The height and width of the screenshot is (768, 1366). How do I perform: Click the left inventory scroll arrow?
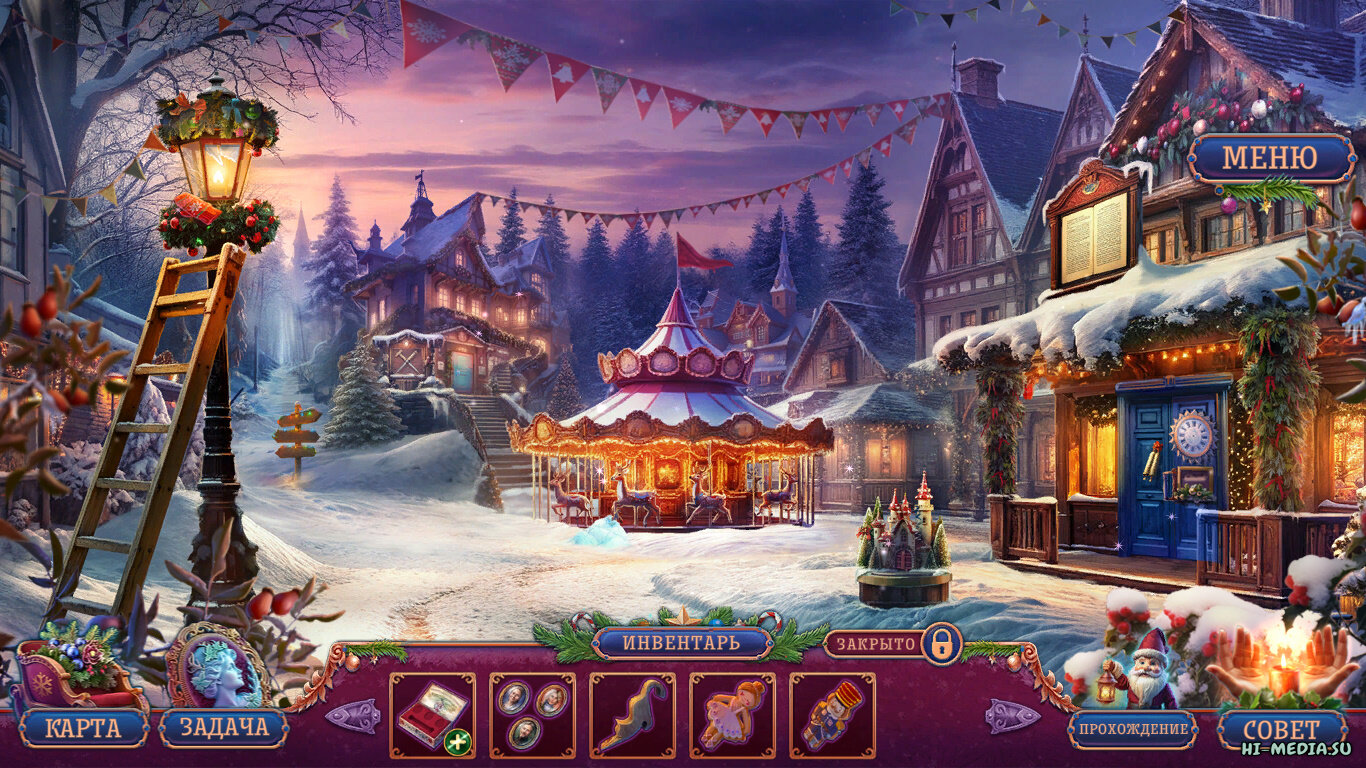[352, 716]
